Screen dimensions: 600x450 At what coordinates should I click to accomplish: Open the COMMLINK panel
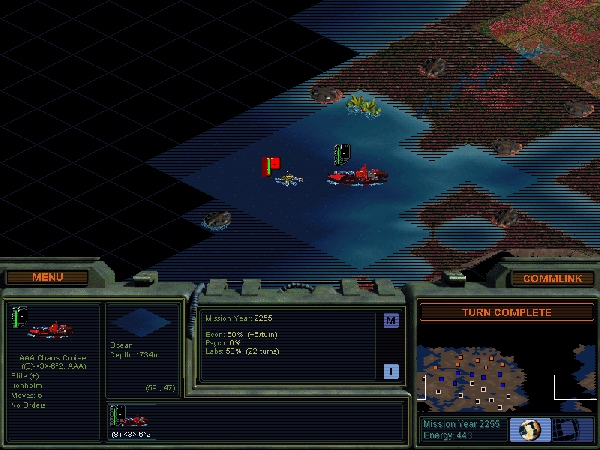pyautogui.click(x=551, y=278)
